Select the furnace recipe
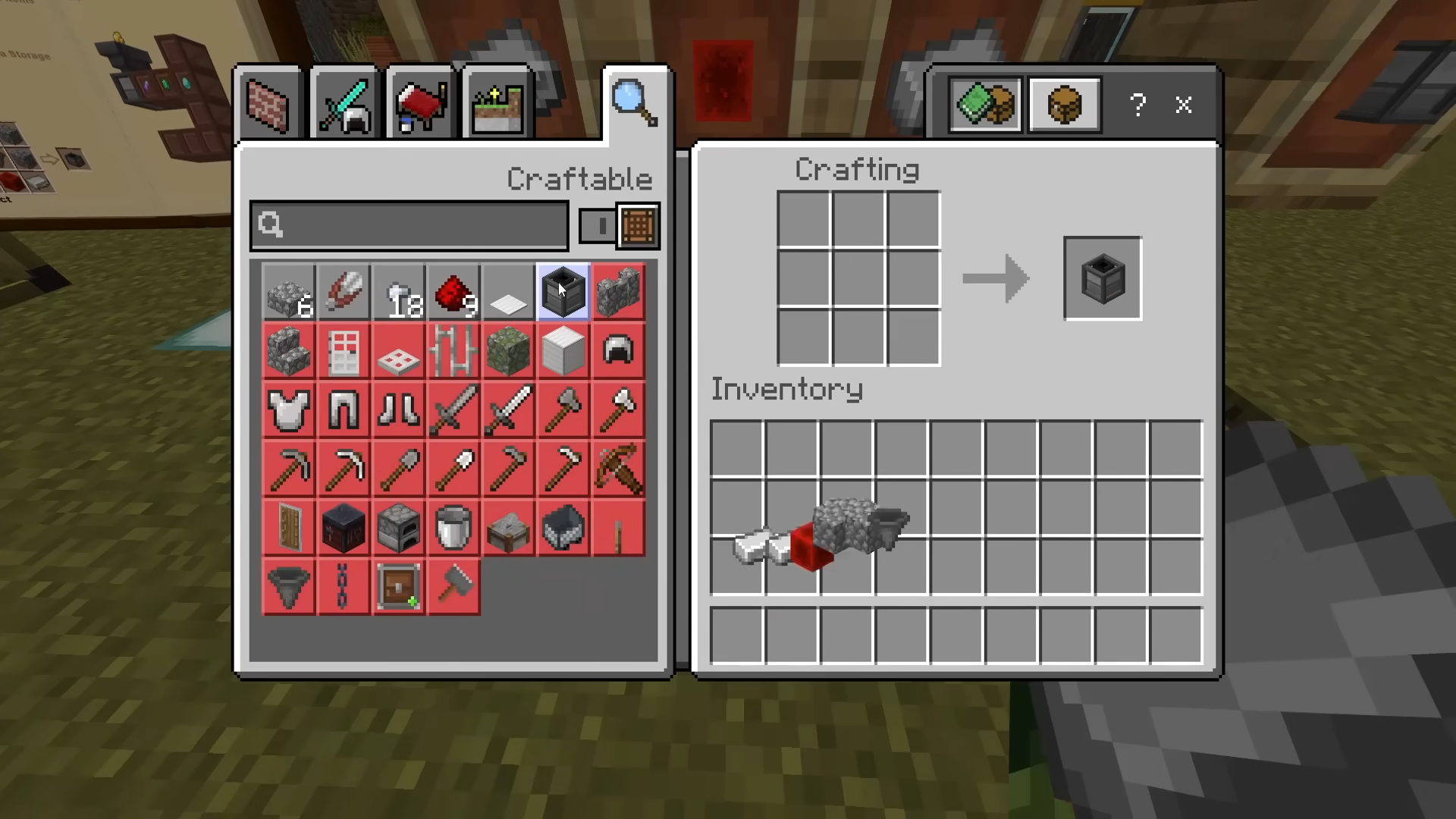 (399, 529)
